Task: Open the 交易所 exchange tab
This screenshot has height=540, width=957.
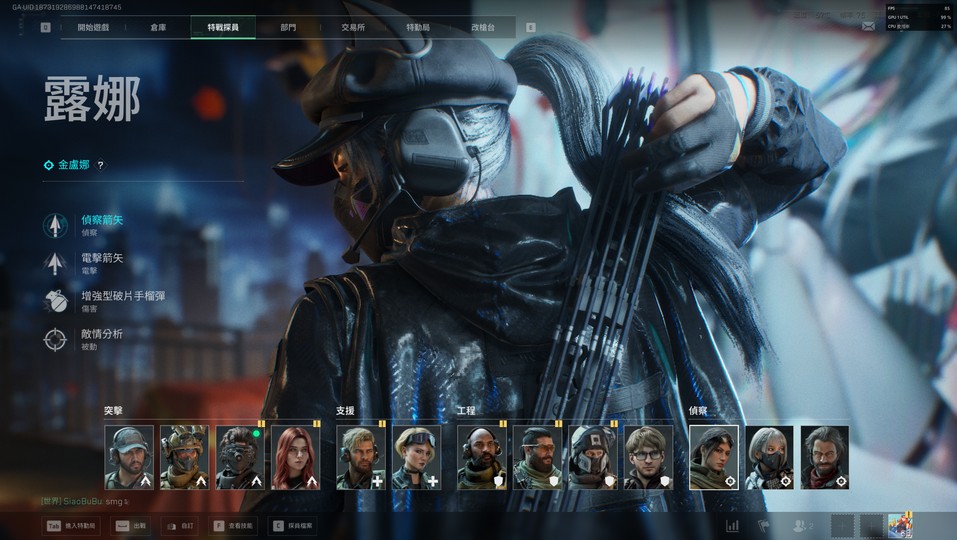Action: [353, 27]
